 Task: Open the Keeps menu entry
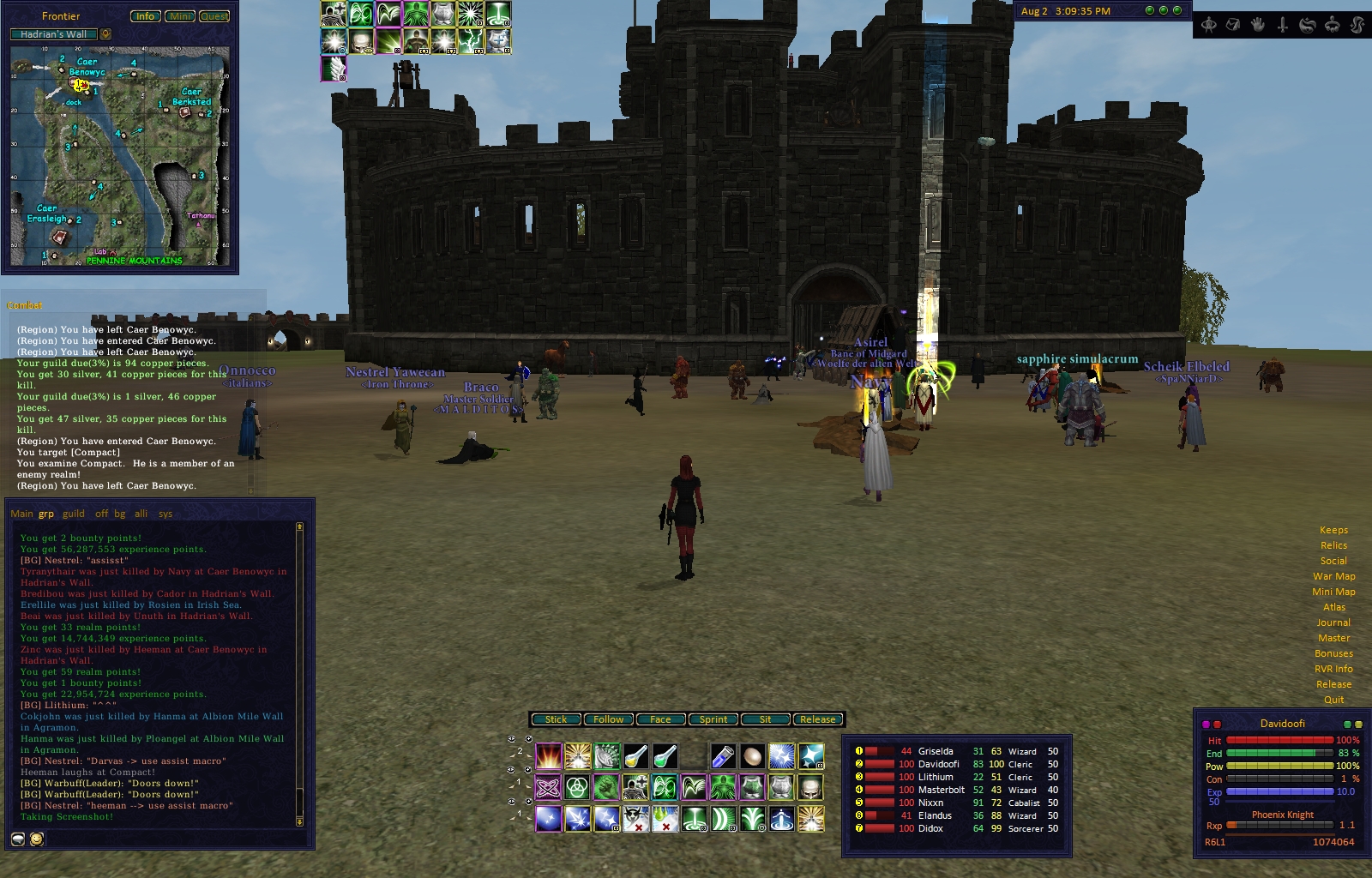coord(1333,530)
